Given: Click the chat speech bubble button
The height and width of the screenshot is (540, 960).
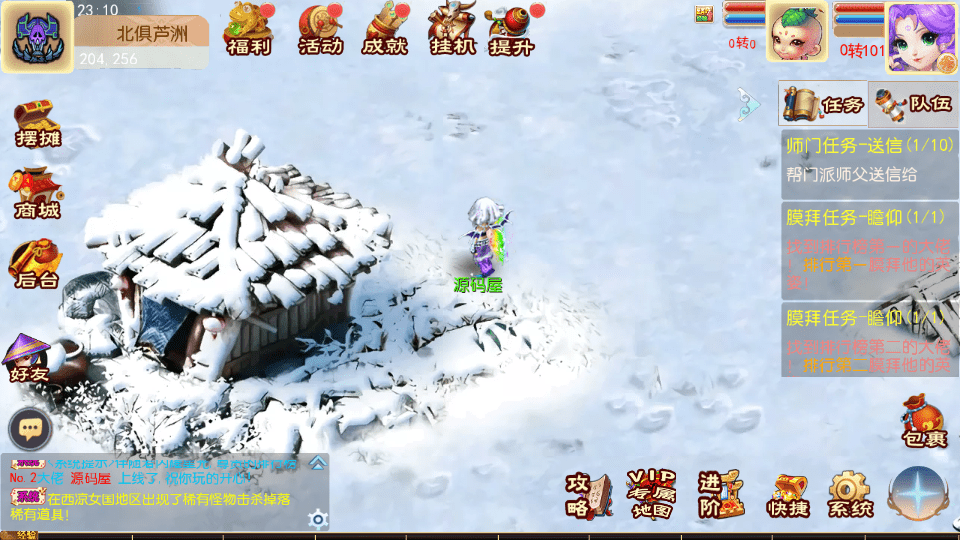Looking at the screenshot, I should click(x=30, y=429).
